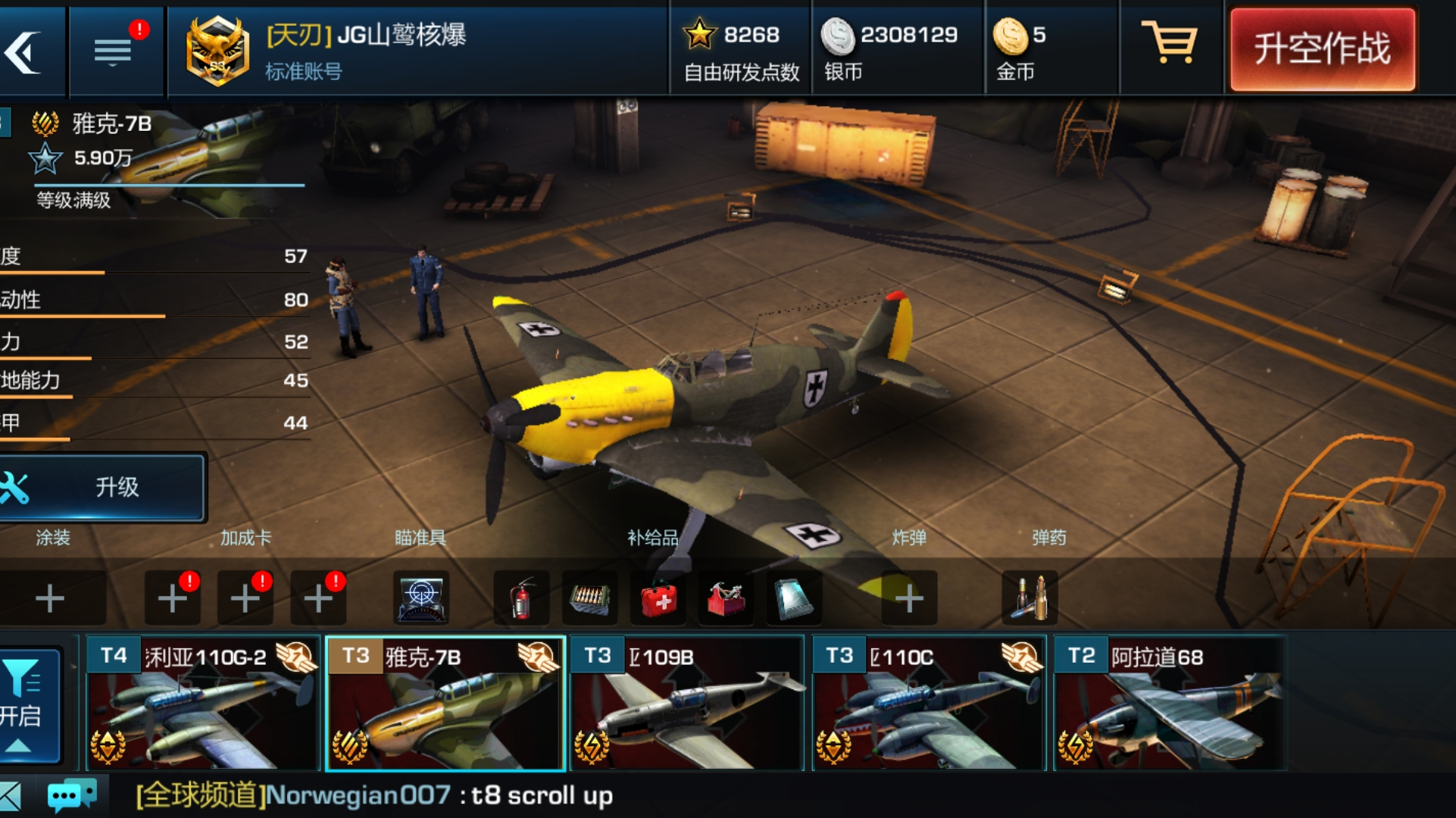This screenshot has width=1456, height=818.
Task: Tap the 升级 upgrade button
Action: (102, 487)
